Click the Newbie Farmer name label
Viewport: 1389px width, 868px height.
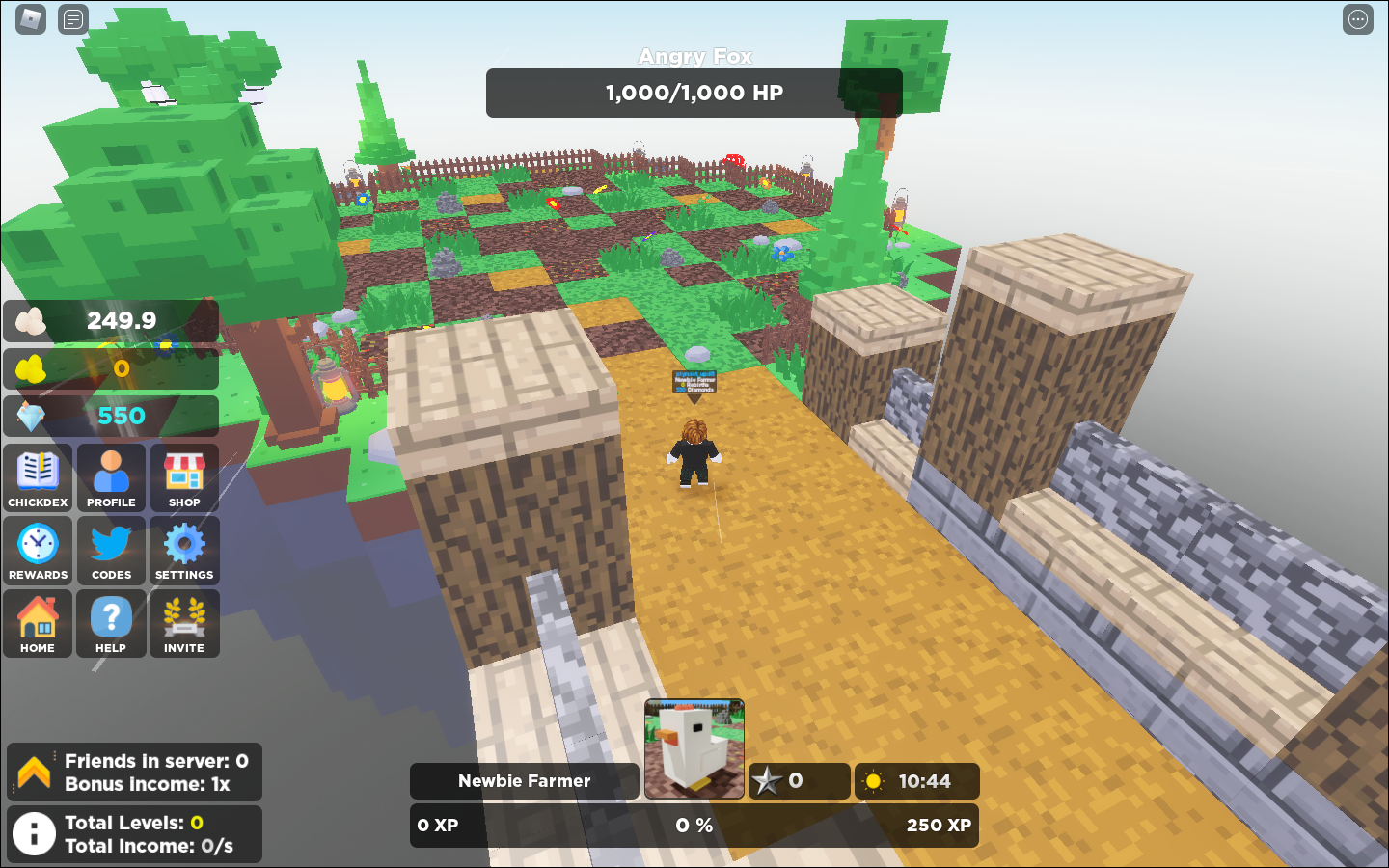525,781
